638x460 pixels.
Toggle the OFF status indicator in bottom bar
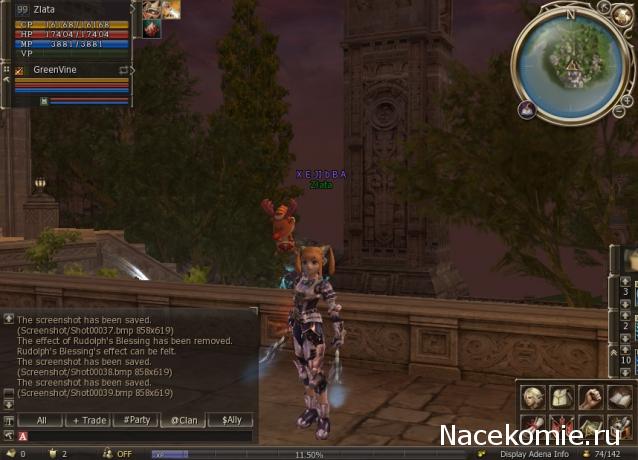124,454
